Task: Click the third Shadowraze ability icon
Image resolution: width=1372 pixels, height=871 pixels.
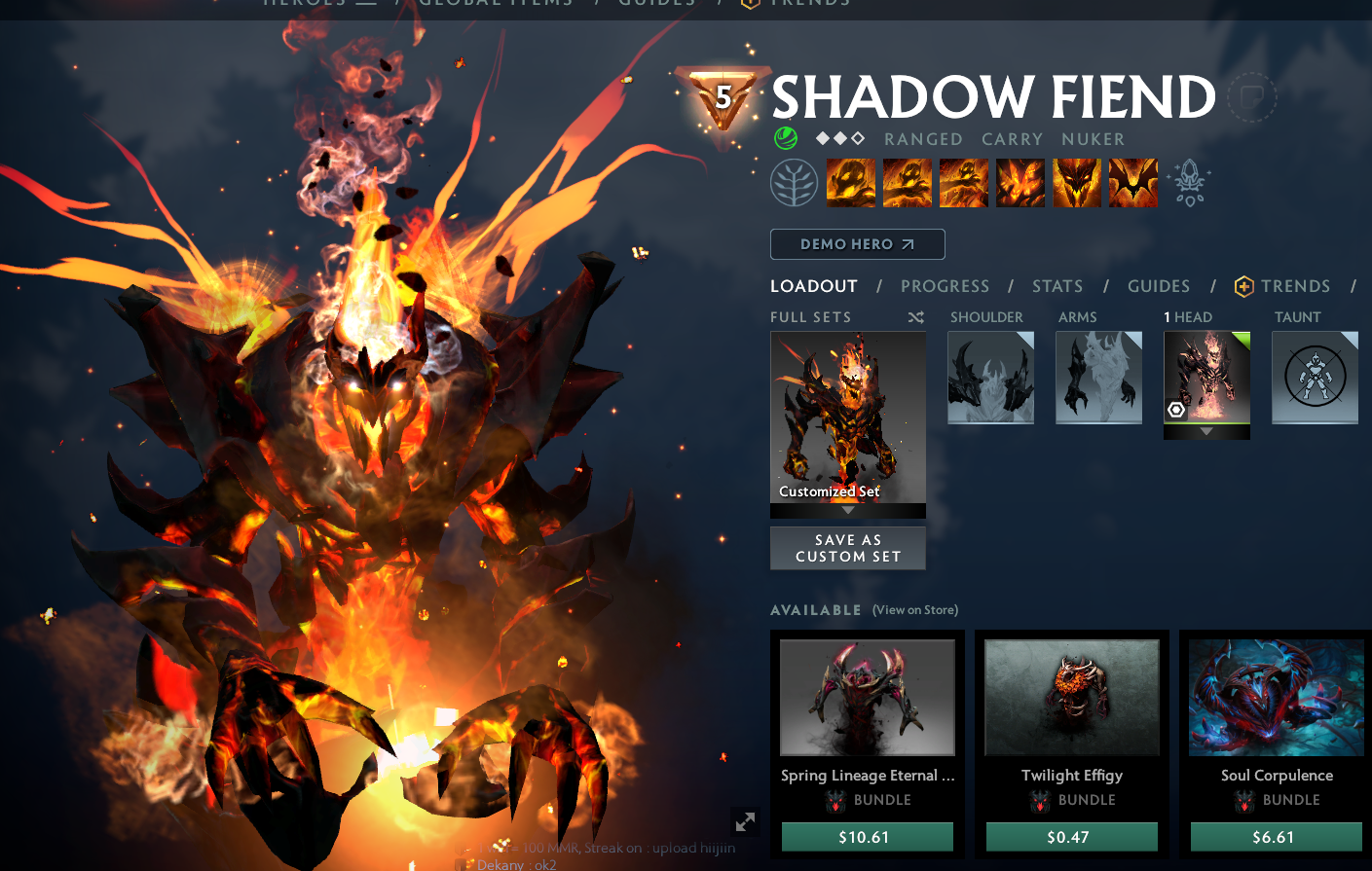Action: 963,182
